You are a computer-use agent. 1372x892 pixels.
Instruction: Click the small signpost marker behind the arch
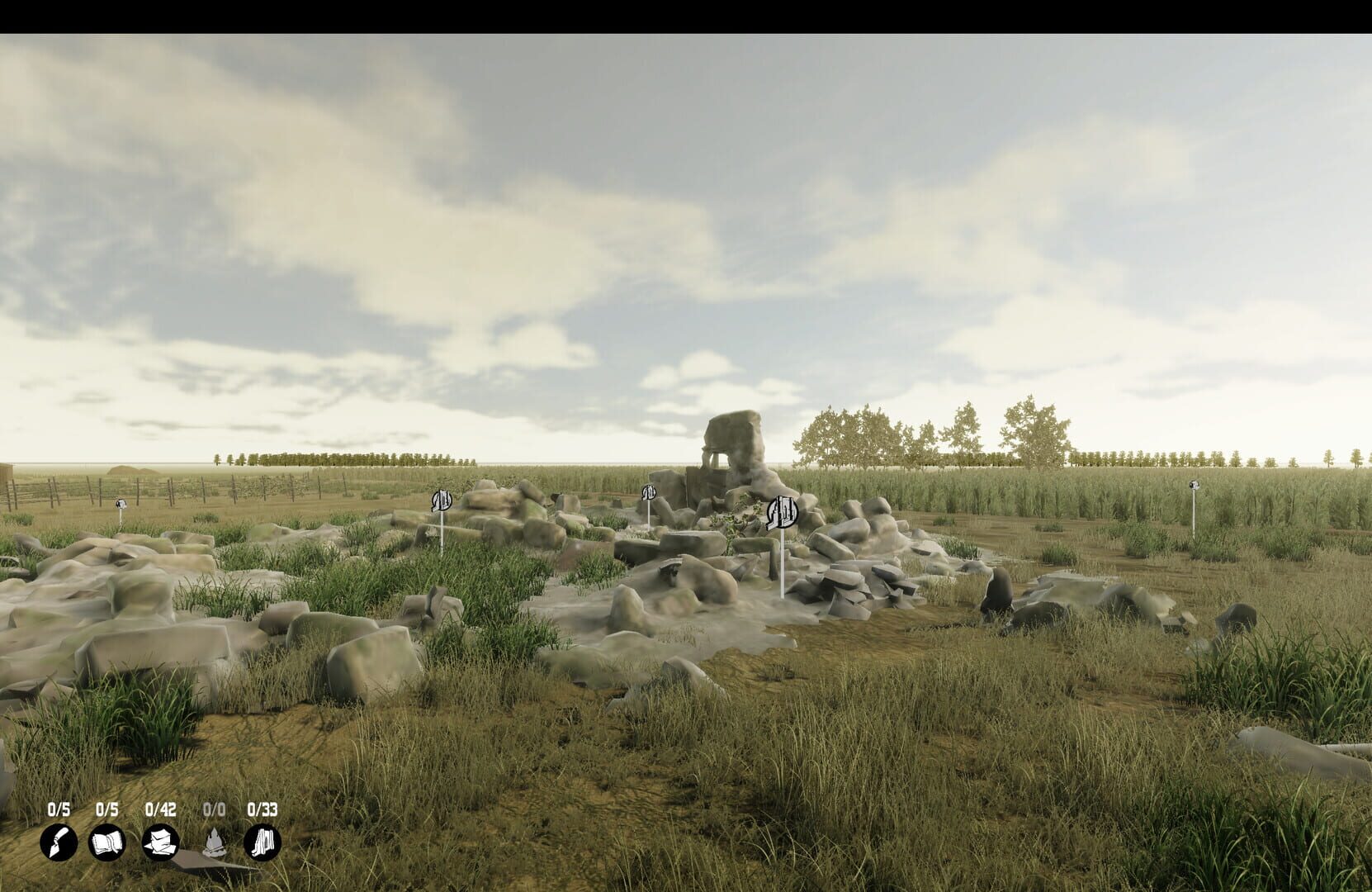pyautogui.click(x=649, y=494)
